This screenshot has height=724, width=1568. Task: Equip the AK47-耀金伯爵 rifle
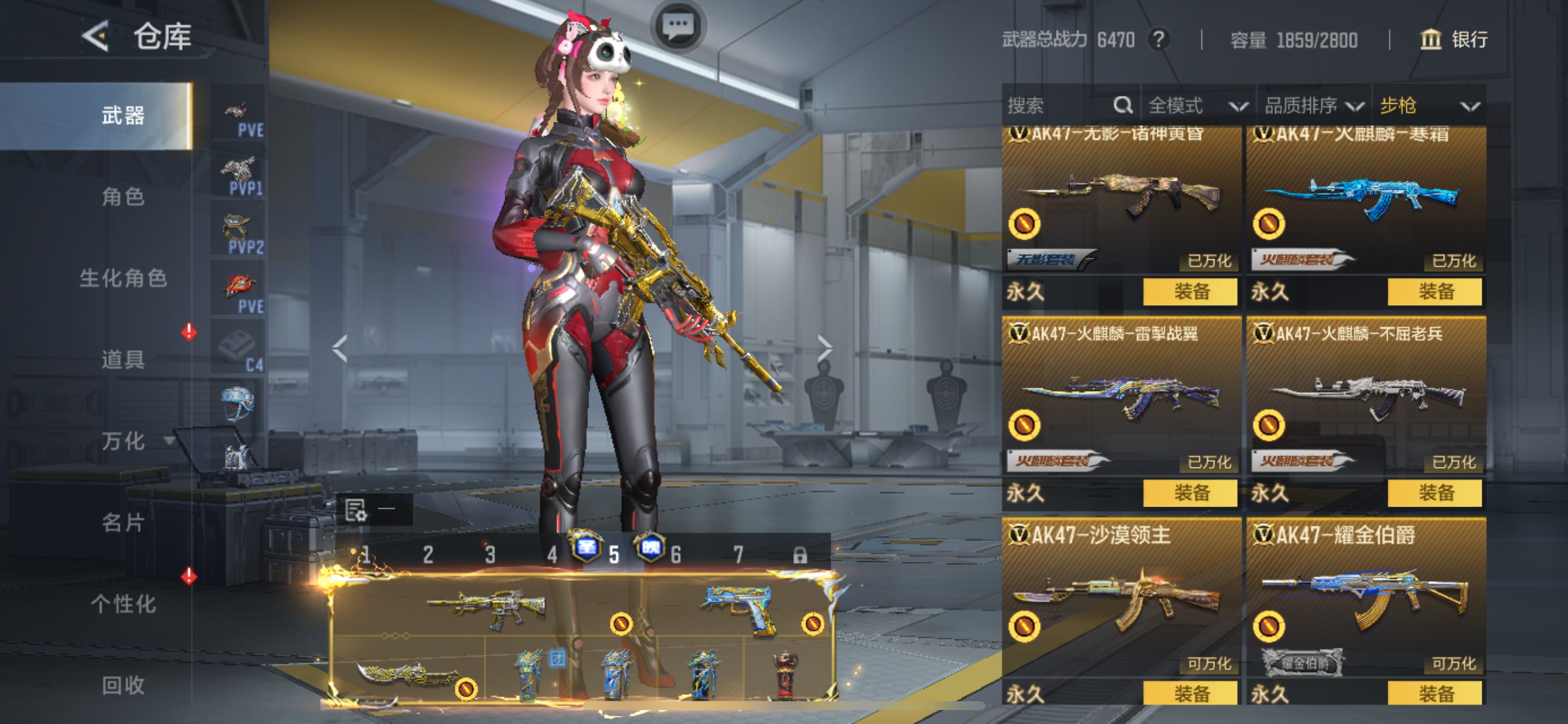[x=1434, y=693]
